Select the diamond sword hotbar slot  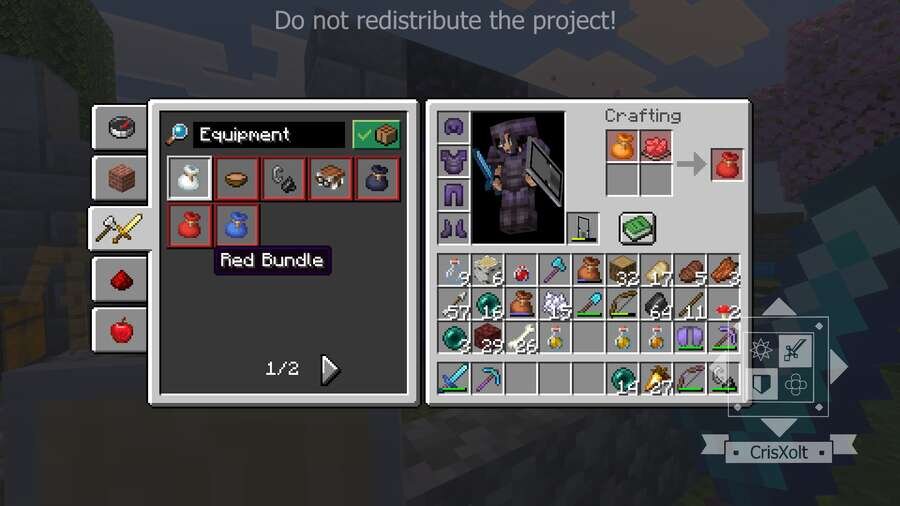pyautogui.click(x=455, y=379)
